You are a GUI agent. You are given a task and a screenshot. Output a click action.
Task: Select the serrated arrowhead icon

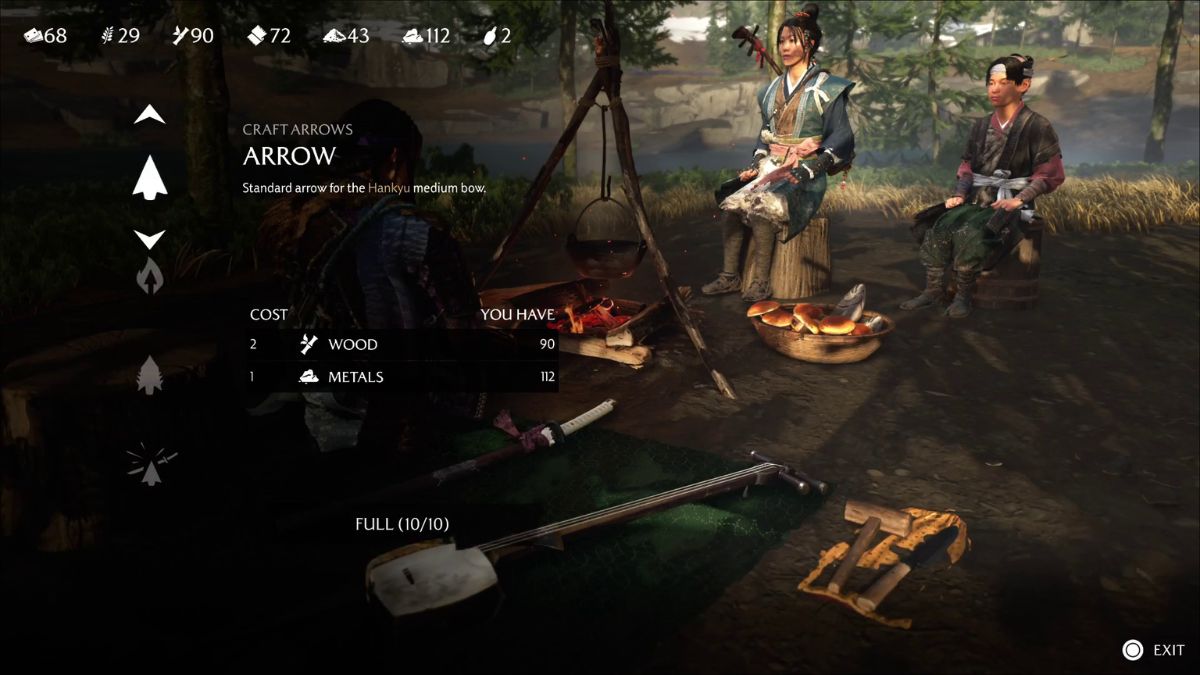coord(150,375)
